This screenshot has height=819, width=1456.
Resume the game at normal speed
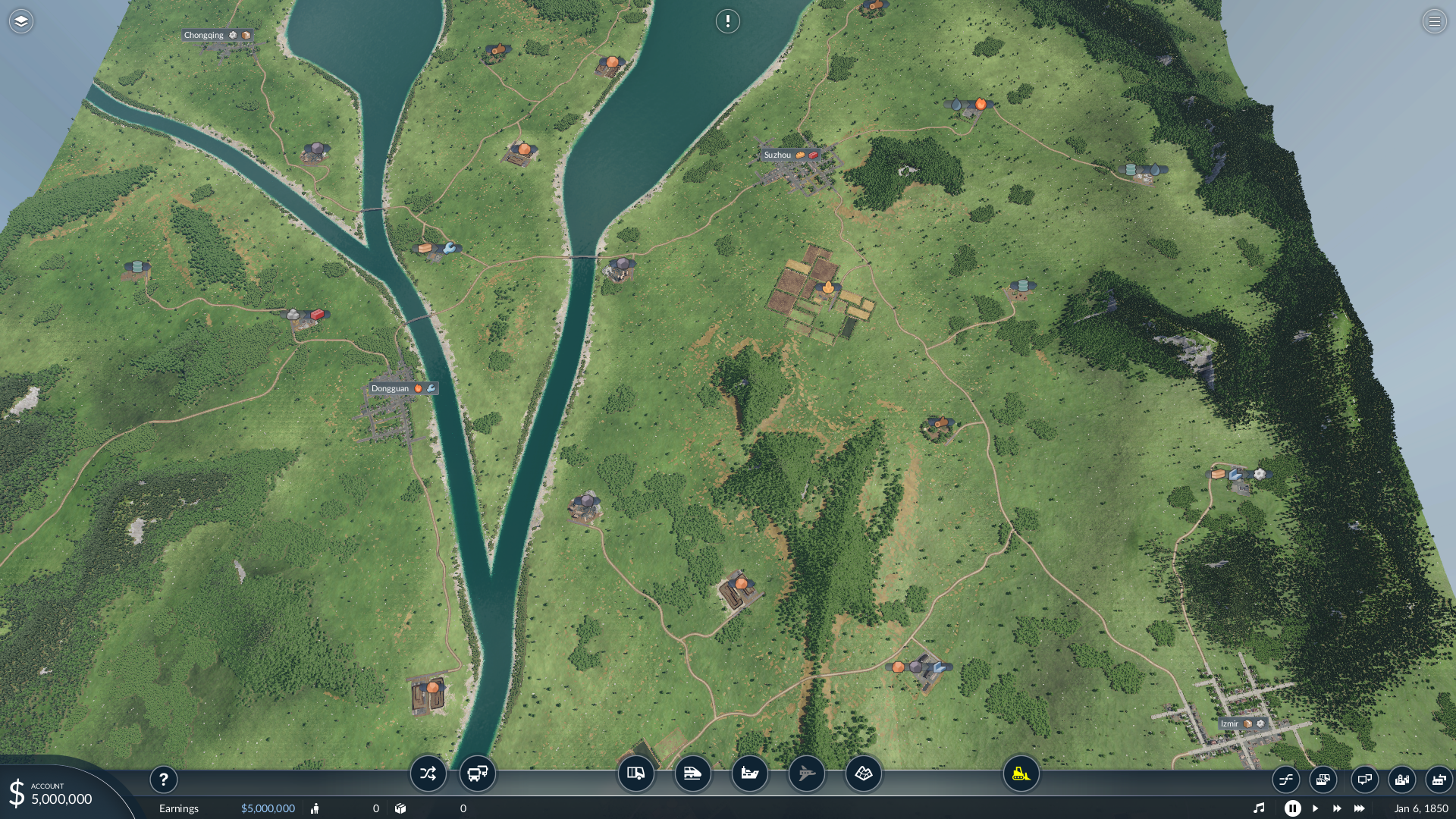tap(1316, 808)
